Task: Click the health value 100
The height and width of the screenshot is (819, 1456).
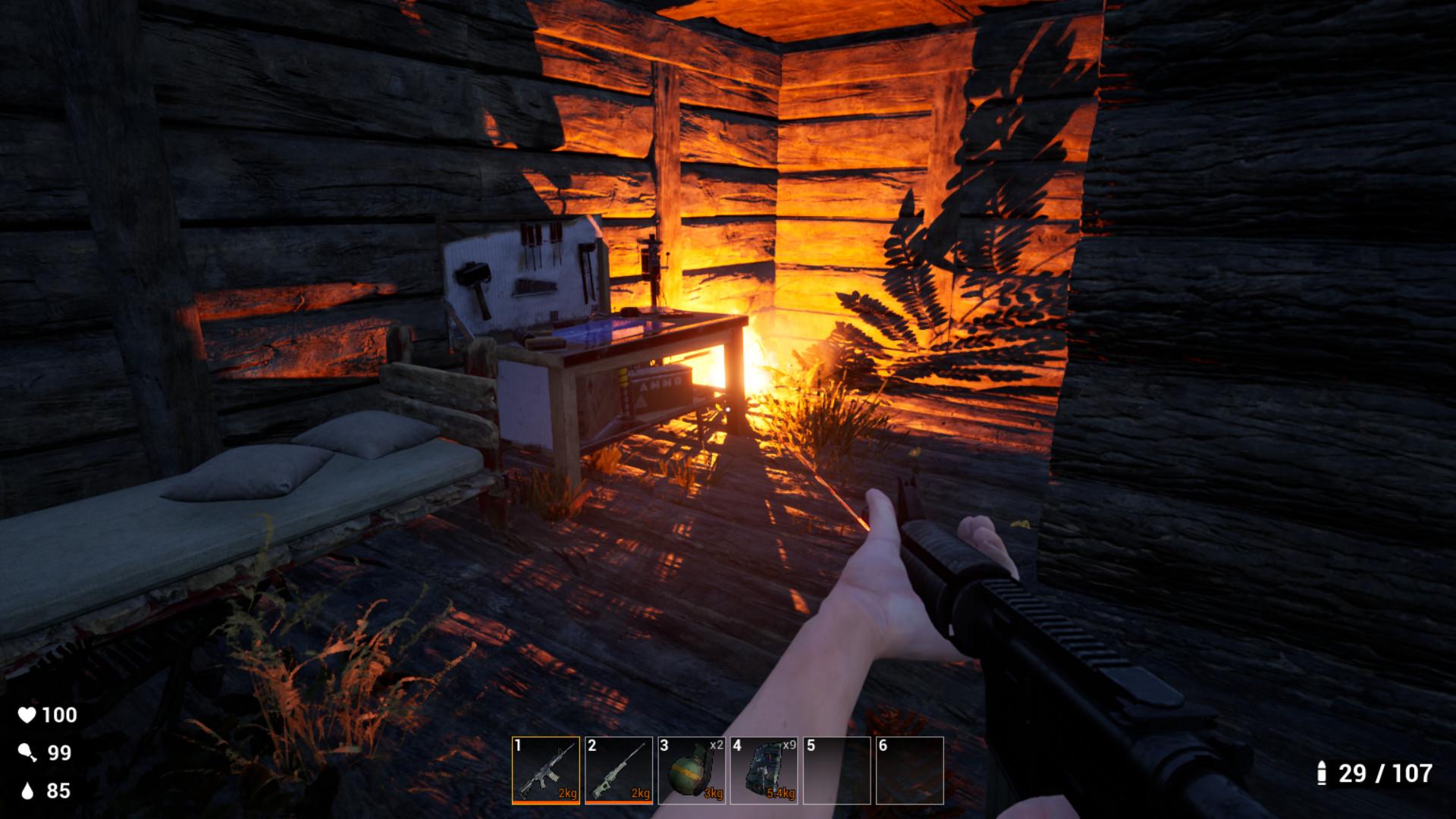Action: [59, 714]
